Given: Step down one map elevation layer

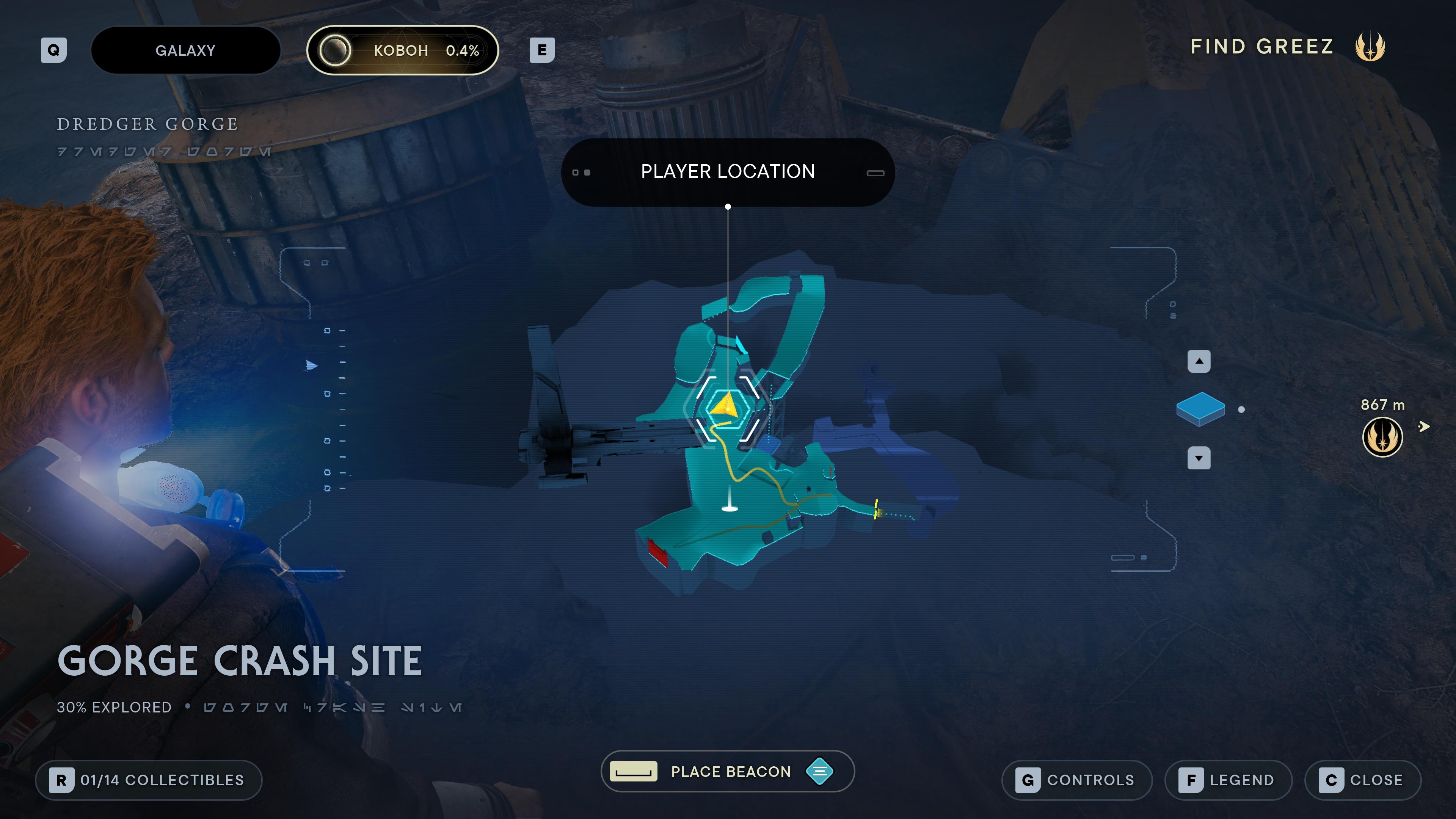Looking at the screenshot, I should coord(1199,458).
